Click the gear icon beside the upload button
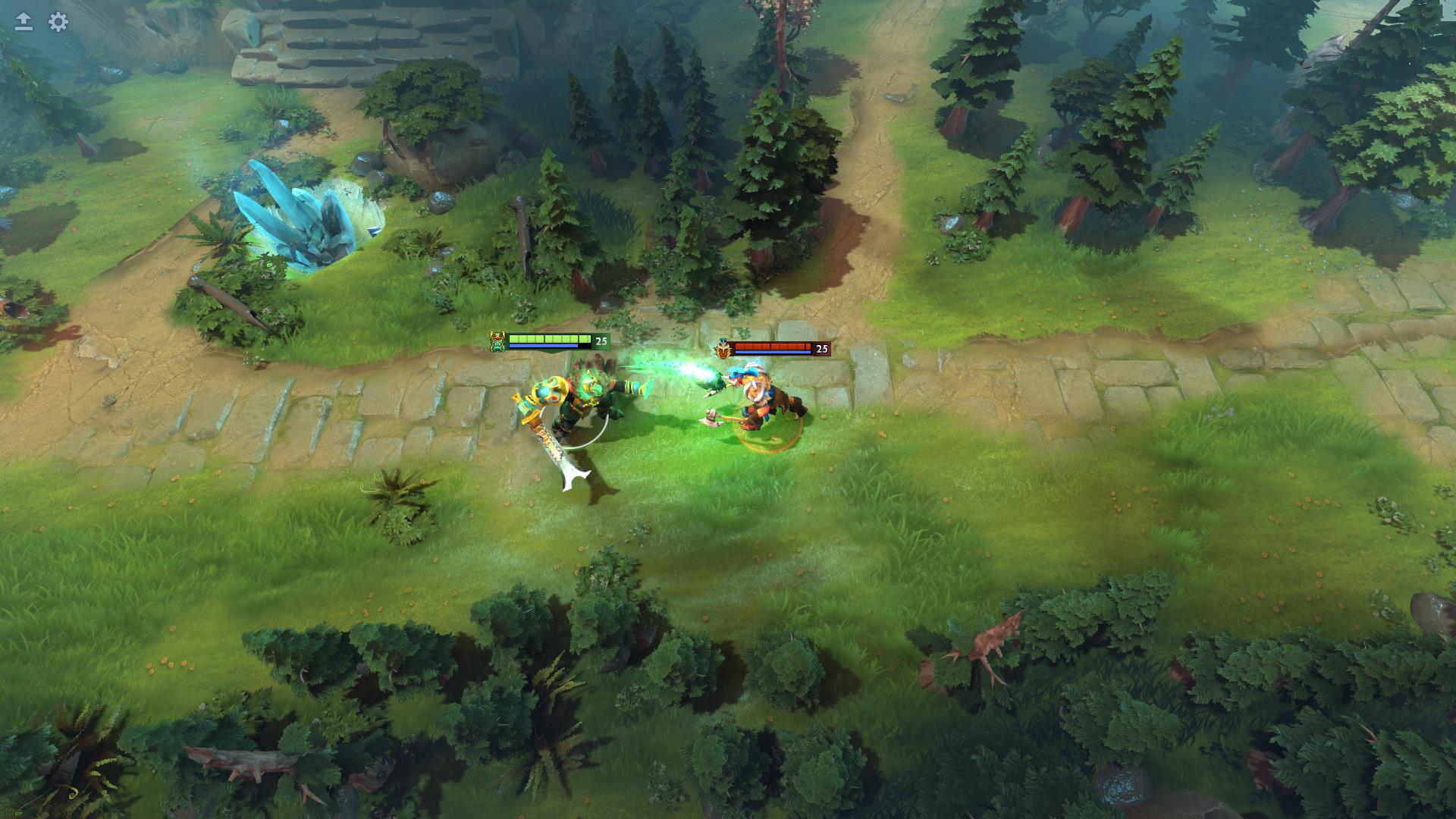Screen dimensions: 1456x819 click(x=57, y=23)
